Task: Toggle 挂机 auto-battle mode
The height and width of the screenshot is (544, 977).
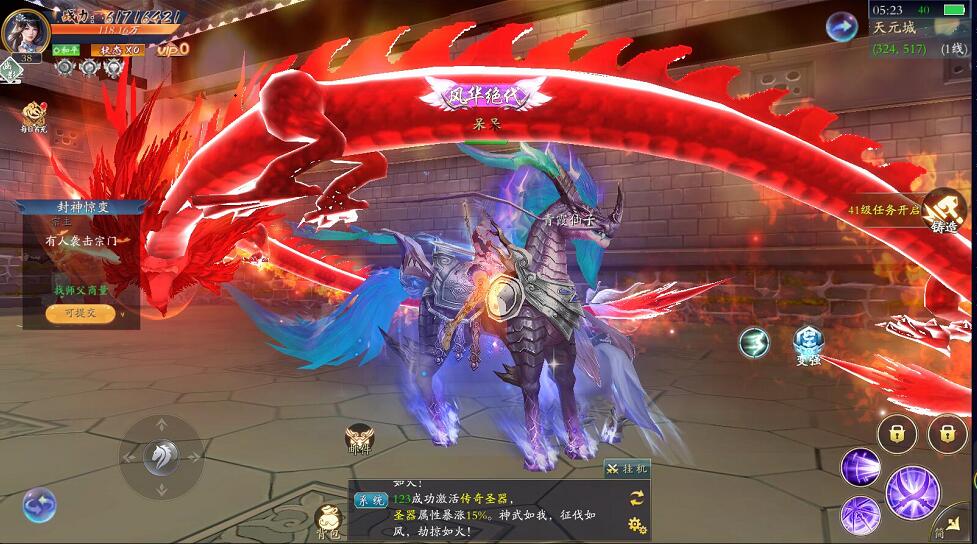Action: pyautogui.click(x=627, y=468)
